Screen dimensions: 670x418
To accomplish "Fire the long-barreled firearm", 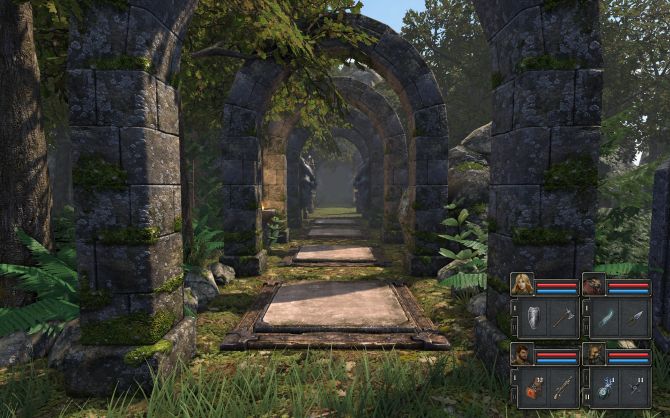I will pyautogui.click(x=562, y=387).
